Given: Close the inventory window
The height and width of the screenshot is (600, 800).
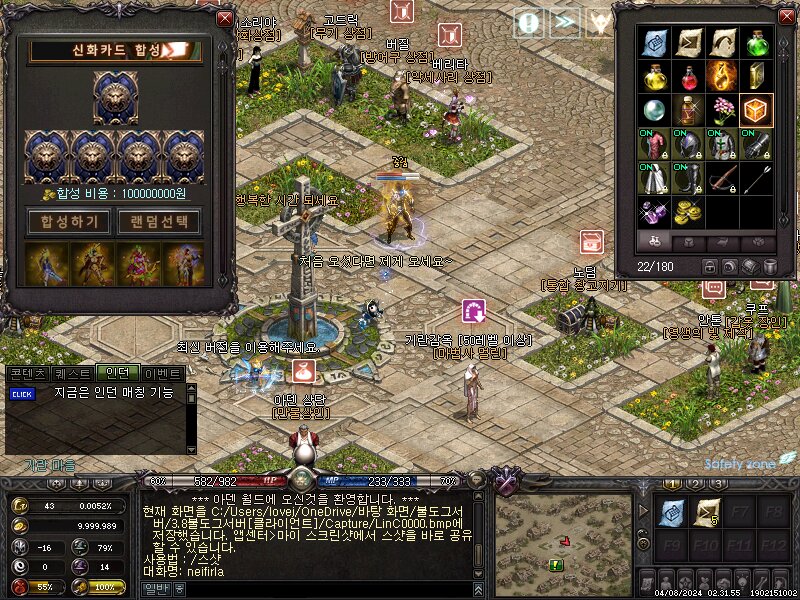Looking at the screenshot, I should pos(785,18).
